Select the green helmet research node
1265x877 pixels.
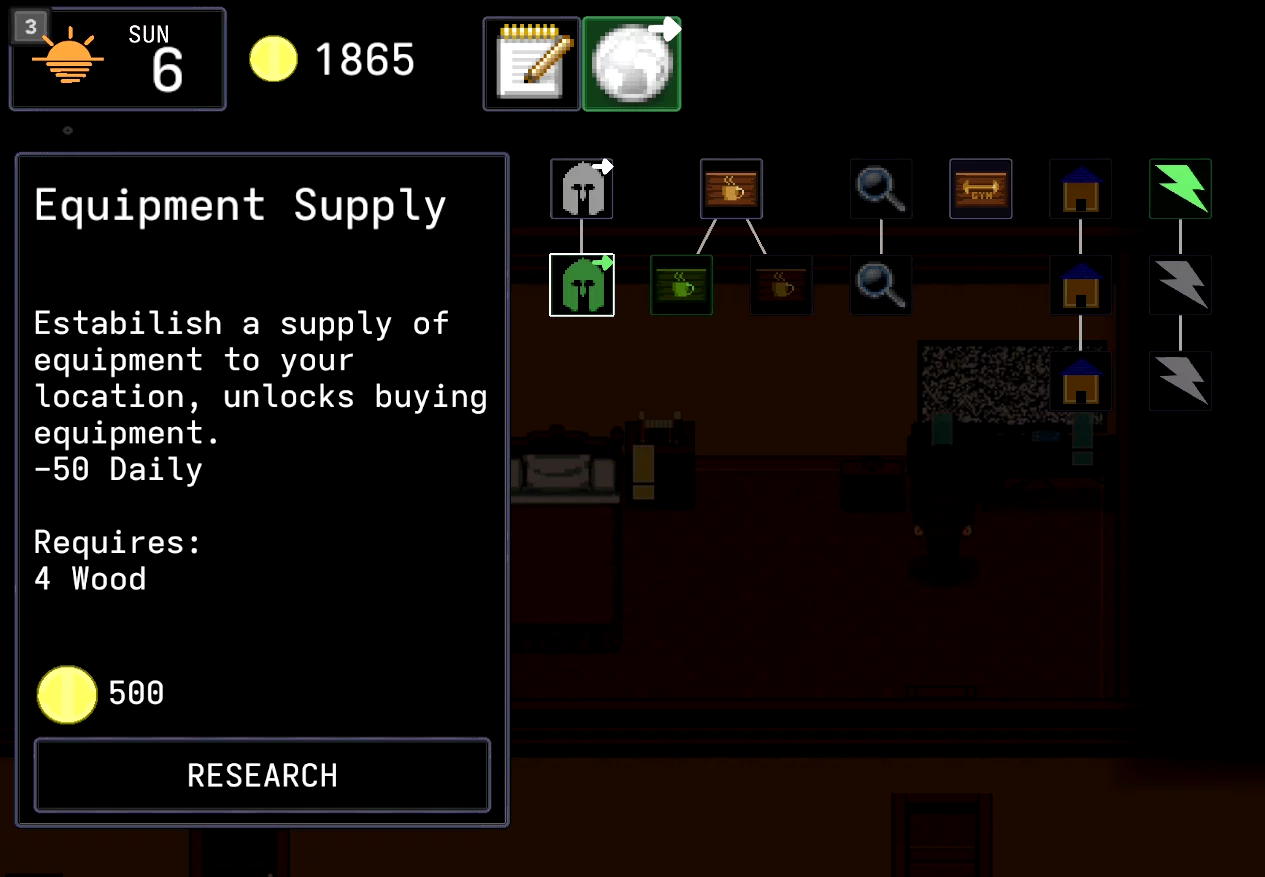pyautogui.click(x=581, y=285)
